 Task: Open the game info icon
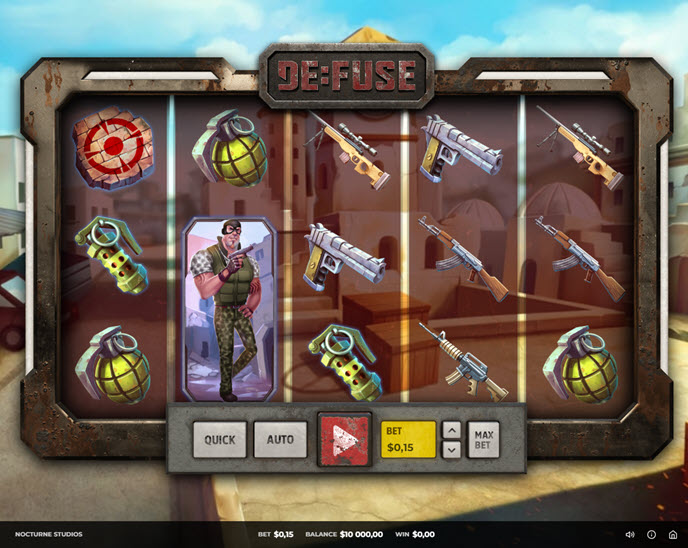point(651,535)
